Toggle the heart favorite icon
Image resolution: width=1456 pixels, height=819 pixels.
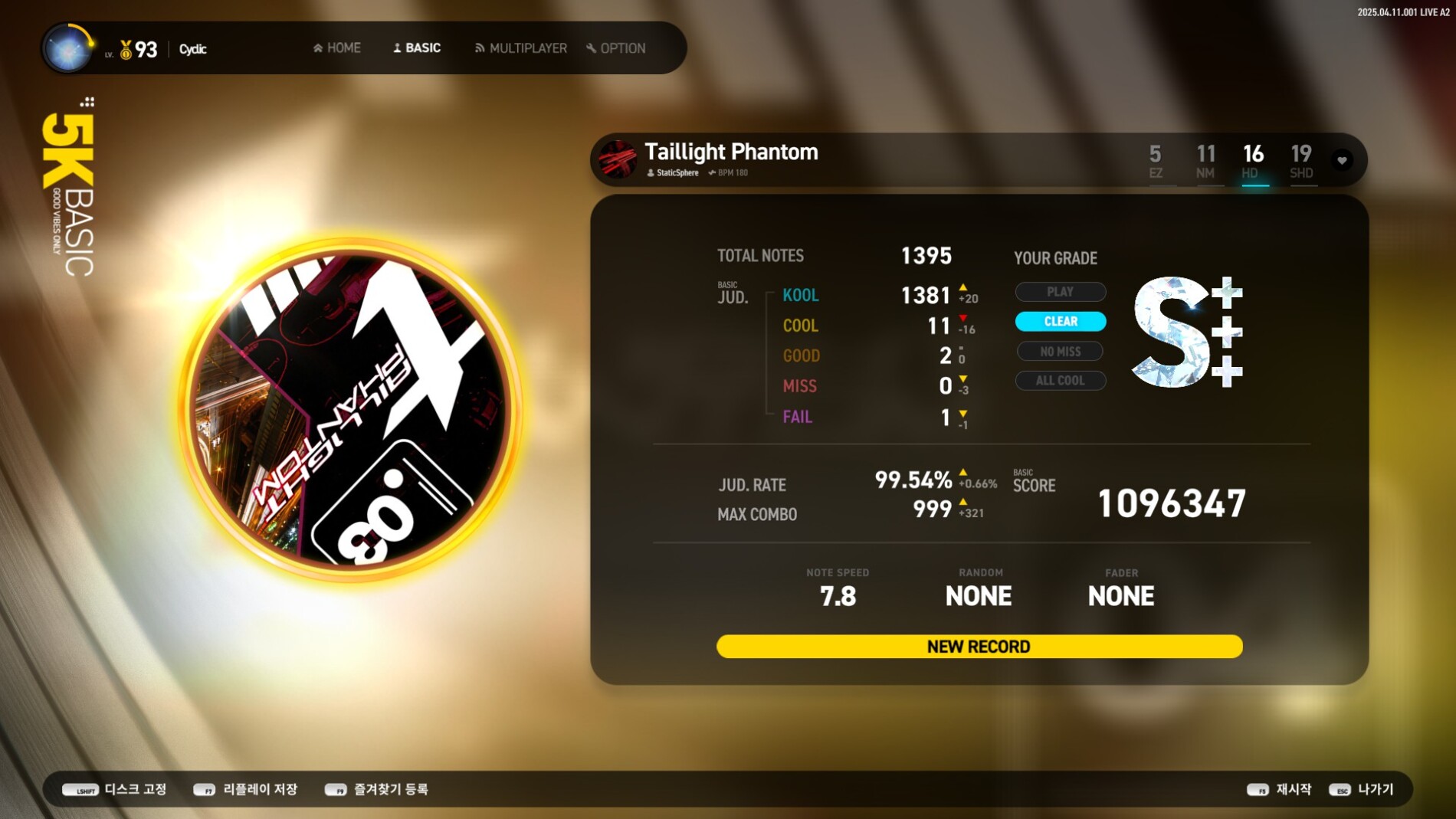point(1342,160)
